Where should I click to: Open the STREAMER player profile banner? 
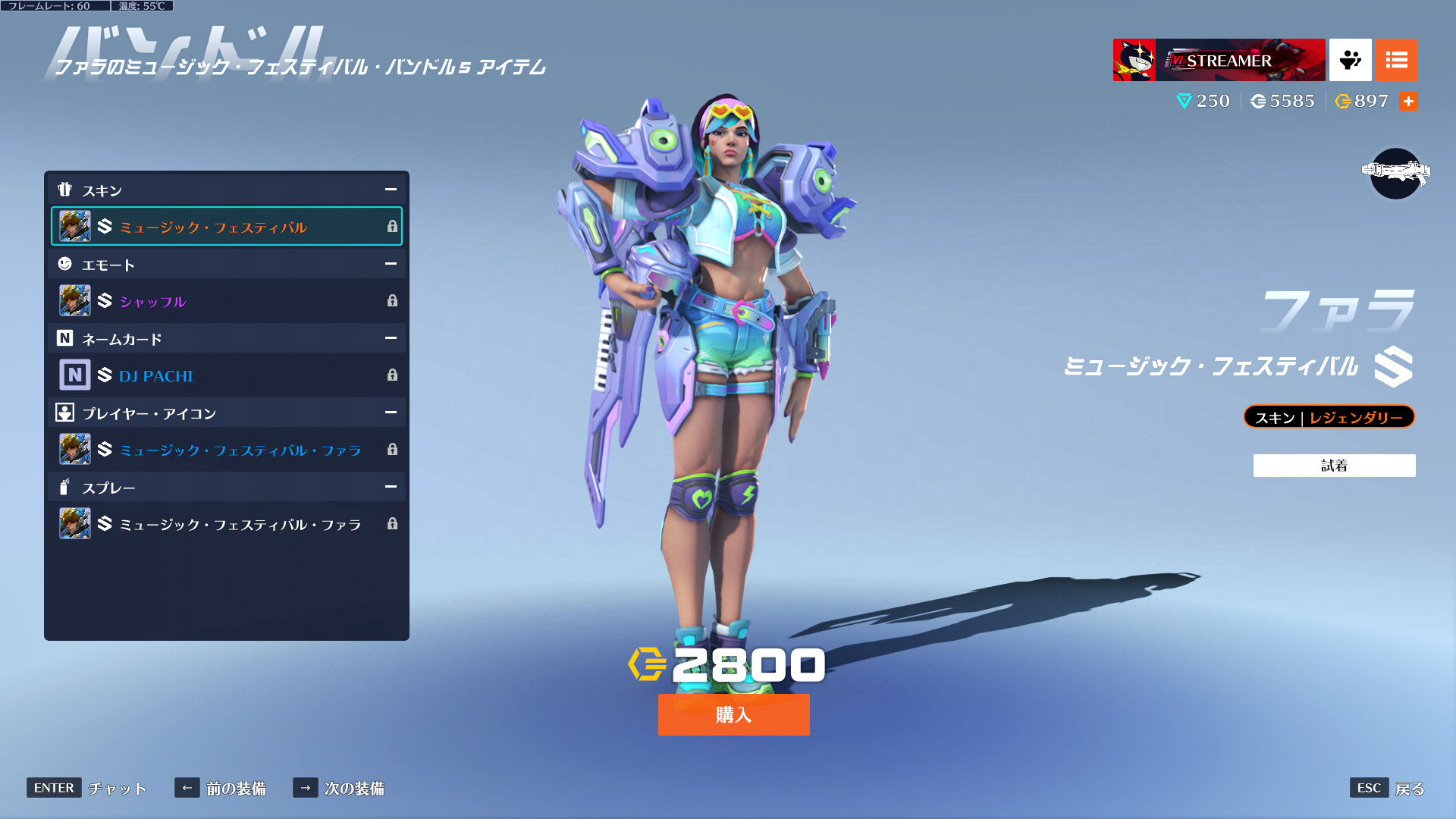click(1219, 60)
